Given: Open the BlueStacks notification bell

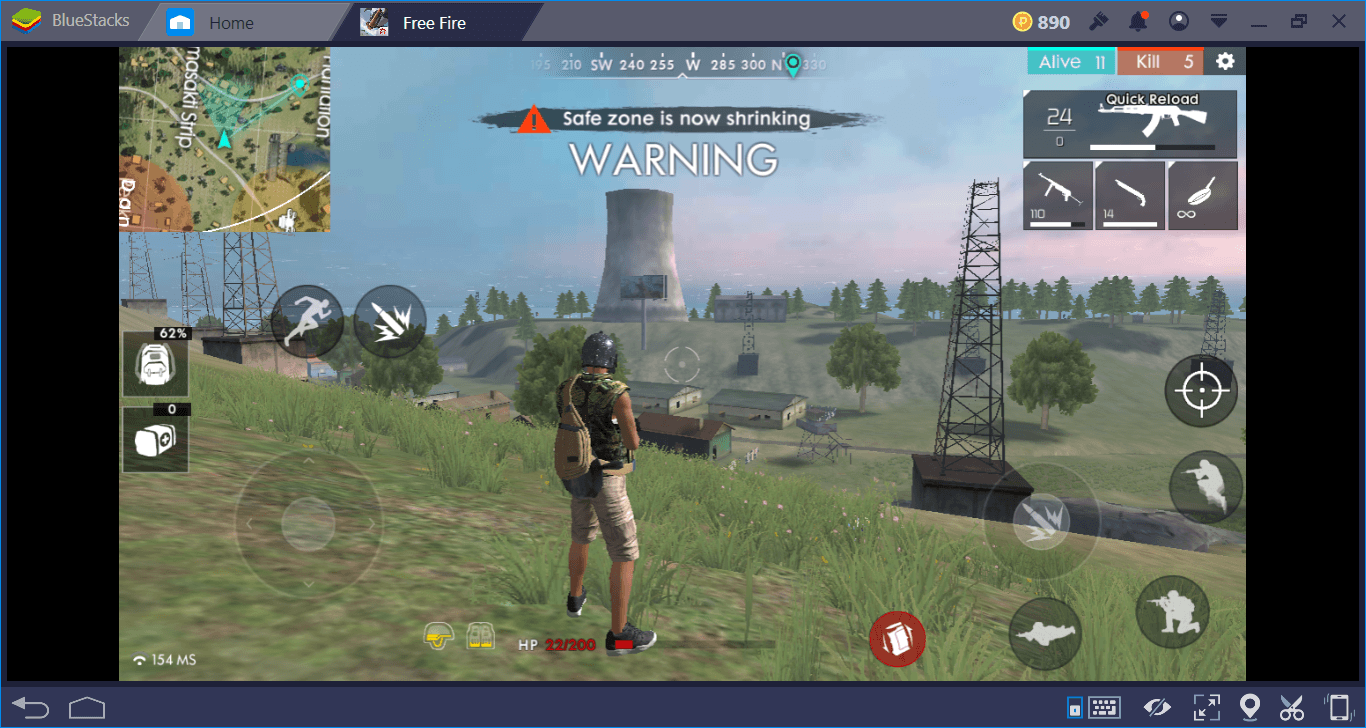Looking at the screenshot, I should click(x=1138, y=21).
